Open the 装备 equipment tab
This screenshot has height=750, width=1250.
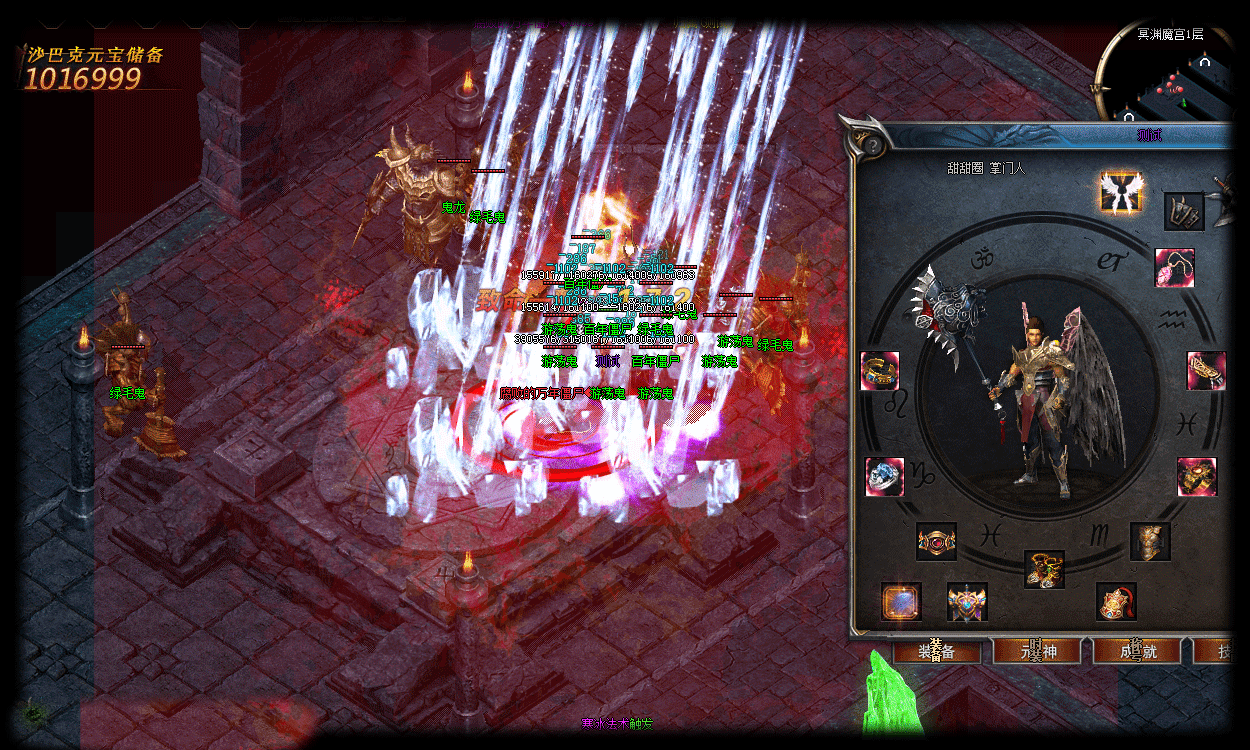tap(936, 651)
